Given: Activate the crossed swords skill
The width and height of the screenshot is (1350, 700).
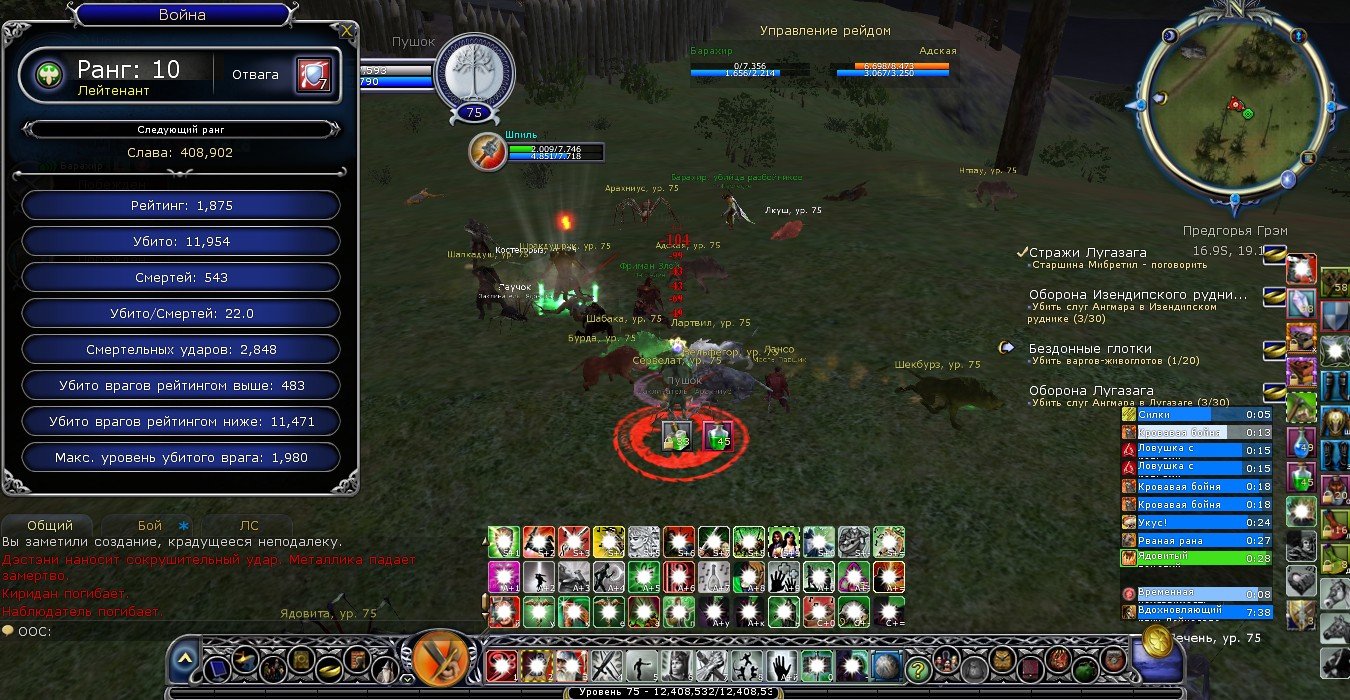Looking at the screenshot, I should click(x=607, y=665).
